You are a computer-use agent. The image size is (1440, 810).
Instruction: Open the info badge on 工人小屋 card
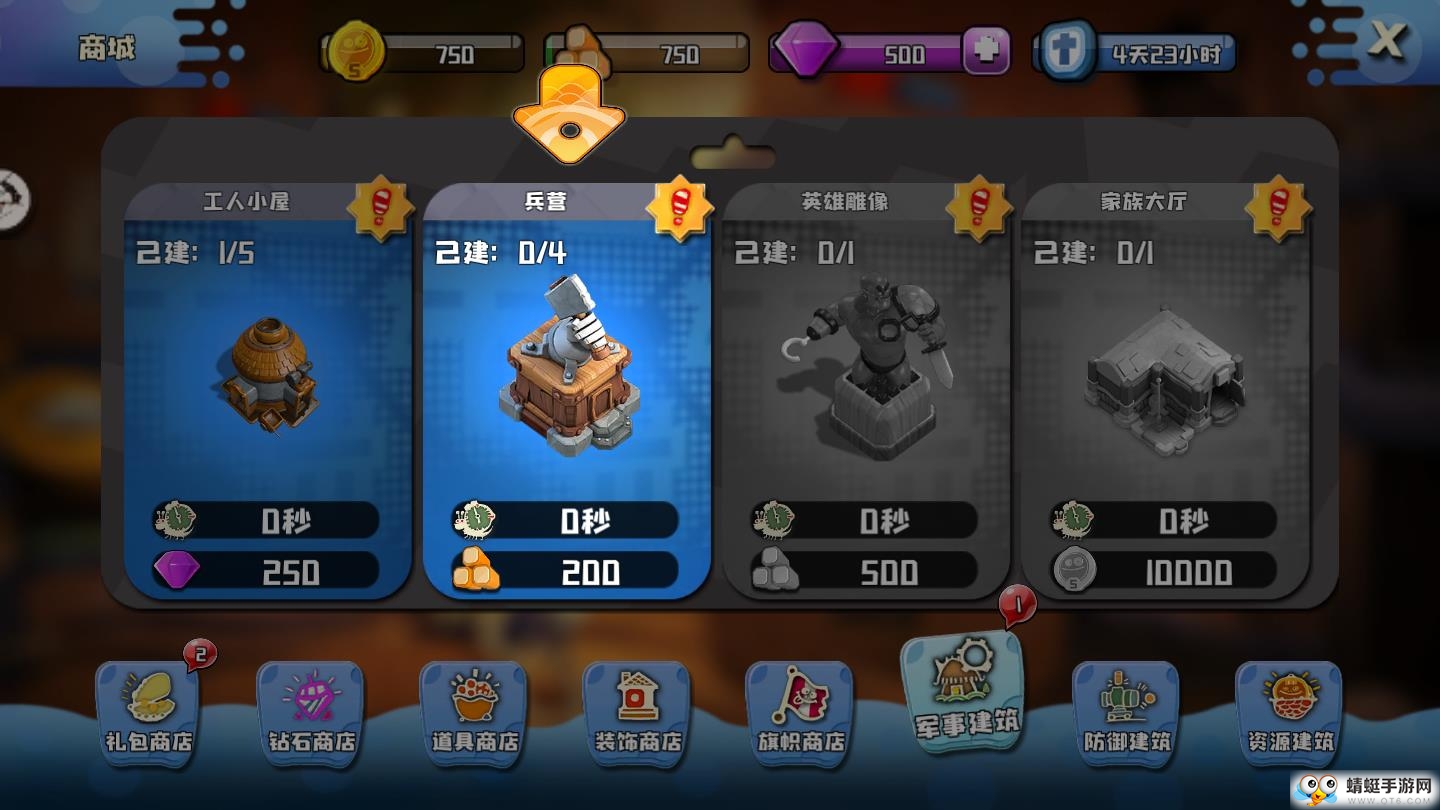(381, 207)
